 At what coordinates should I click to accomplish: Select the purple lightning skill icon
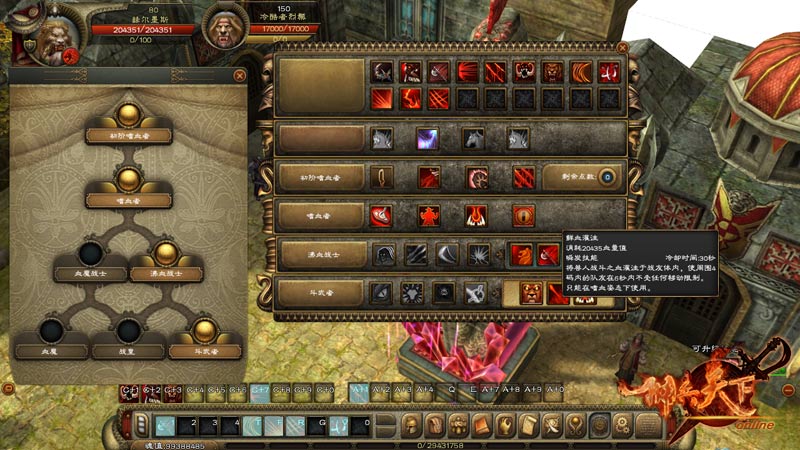coord(427,139)
